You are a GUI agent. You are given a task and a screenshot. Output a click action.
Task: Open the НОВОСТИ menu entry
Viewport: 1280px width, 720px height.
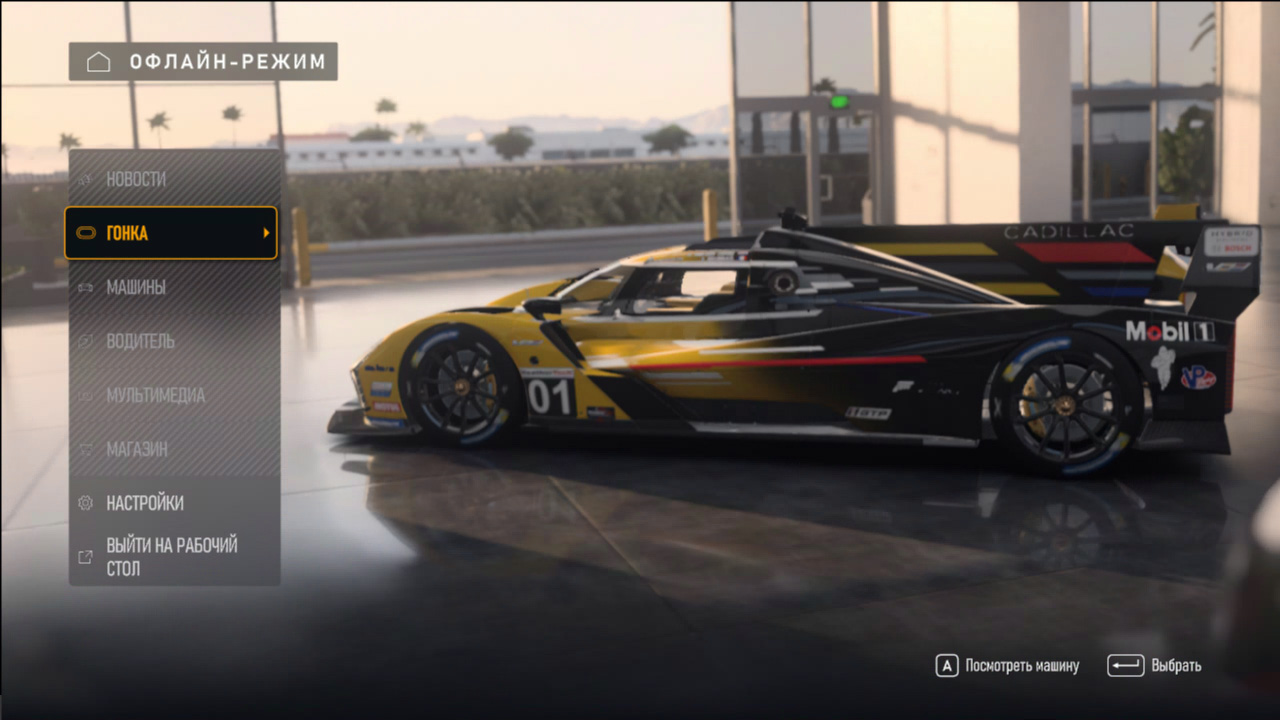[x=135, y=178]
